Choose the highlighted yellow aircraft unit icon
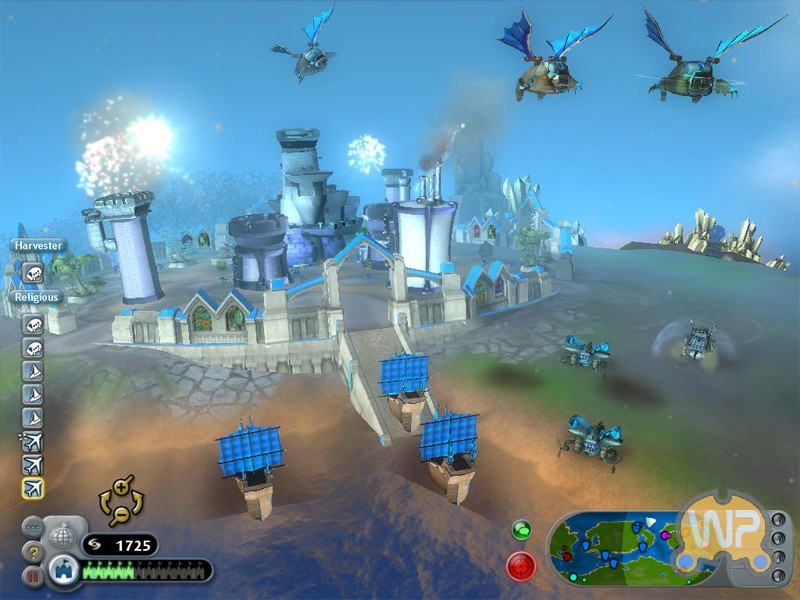The height and width of the screenshot is (600, 800). (32, 488)
